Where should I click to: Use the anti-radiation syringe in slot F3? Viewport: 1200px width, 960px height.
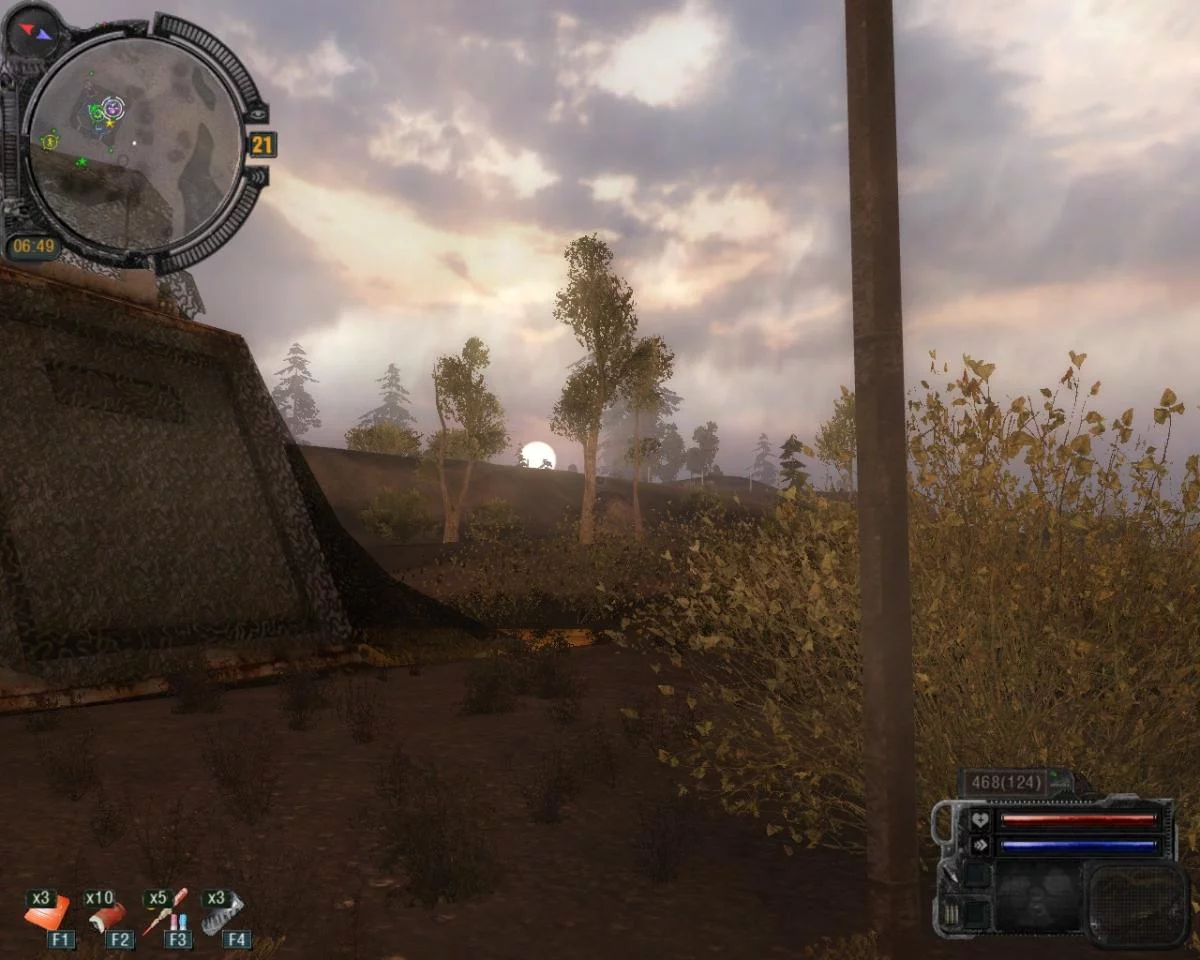[x=164, y=912]
